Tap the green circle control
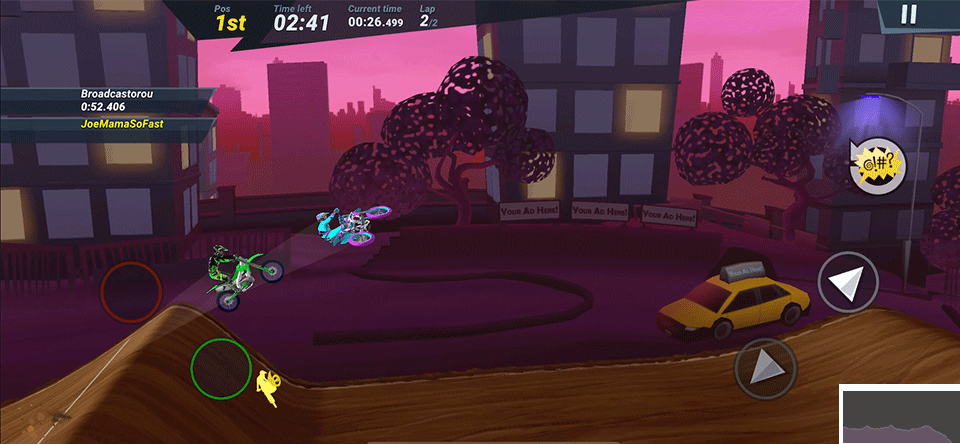The height and width of the screenshot is (444, 960). pyautogui.click(x=221, y=368)
